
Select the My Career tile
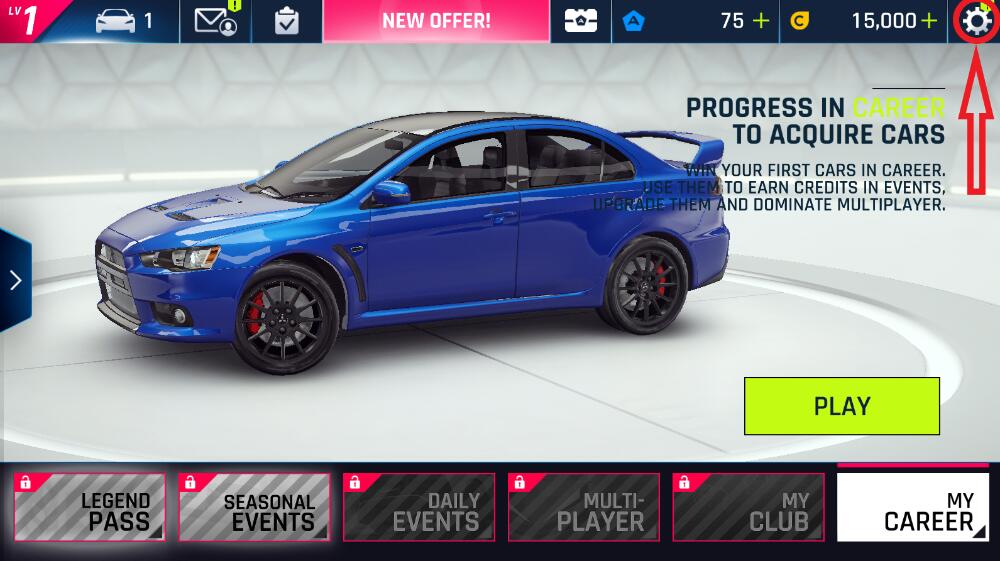[911, 507]
